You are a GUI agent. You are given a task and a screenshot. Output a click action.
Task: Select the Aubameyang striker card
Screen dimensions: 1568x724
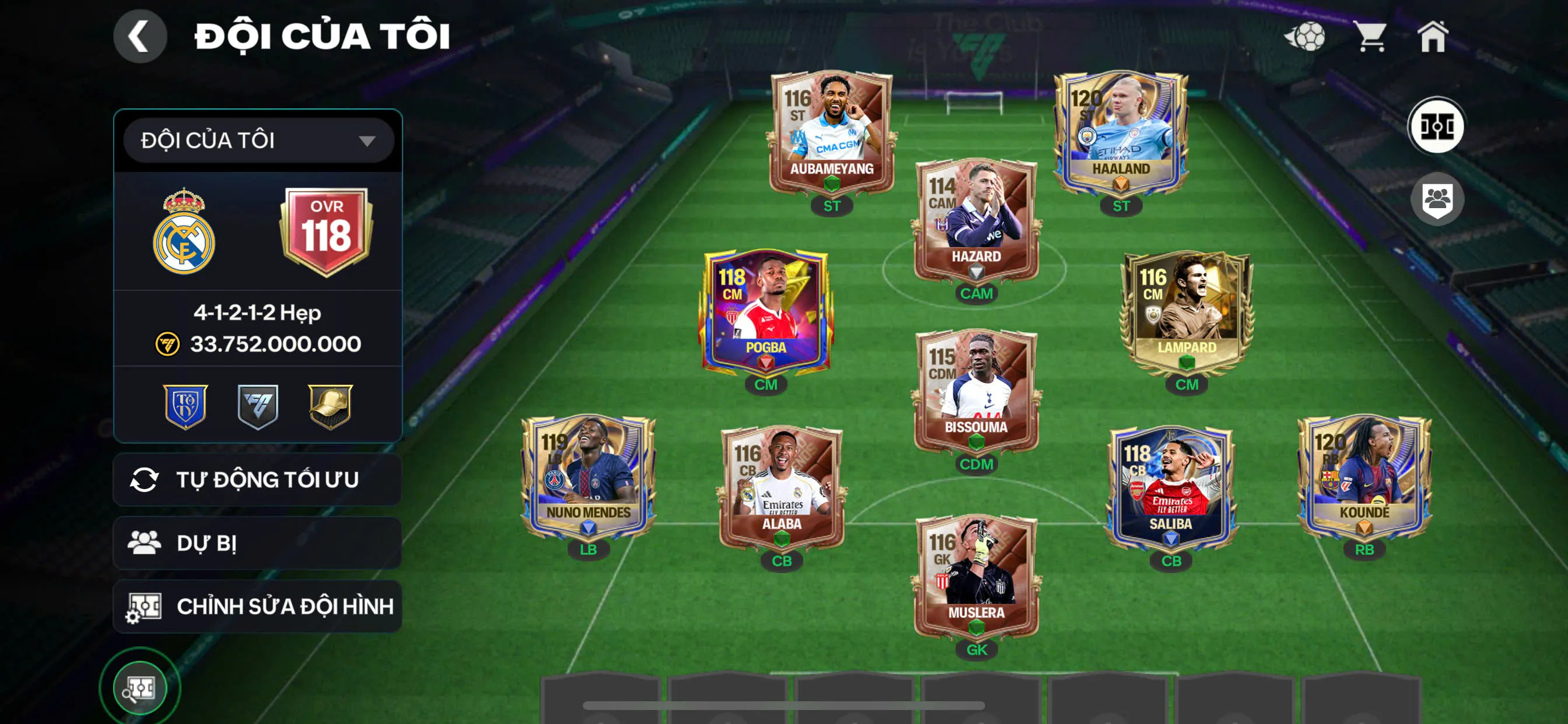point(831,134)
